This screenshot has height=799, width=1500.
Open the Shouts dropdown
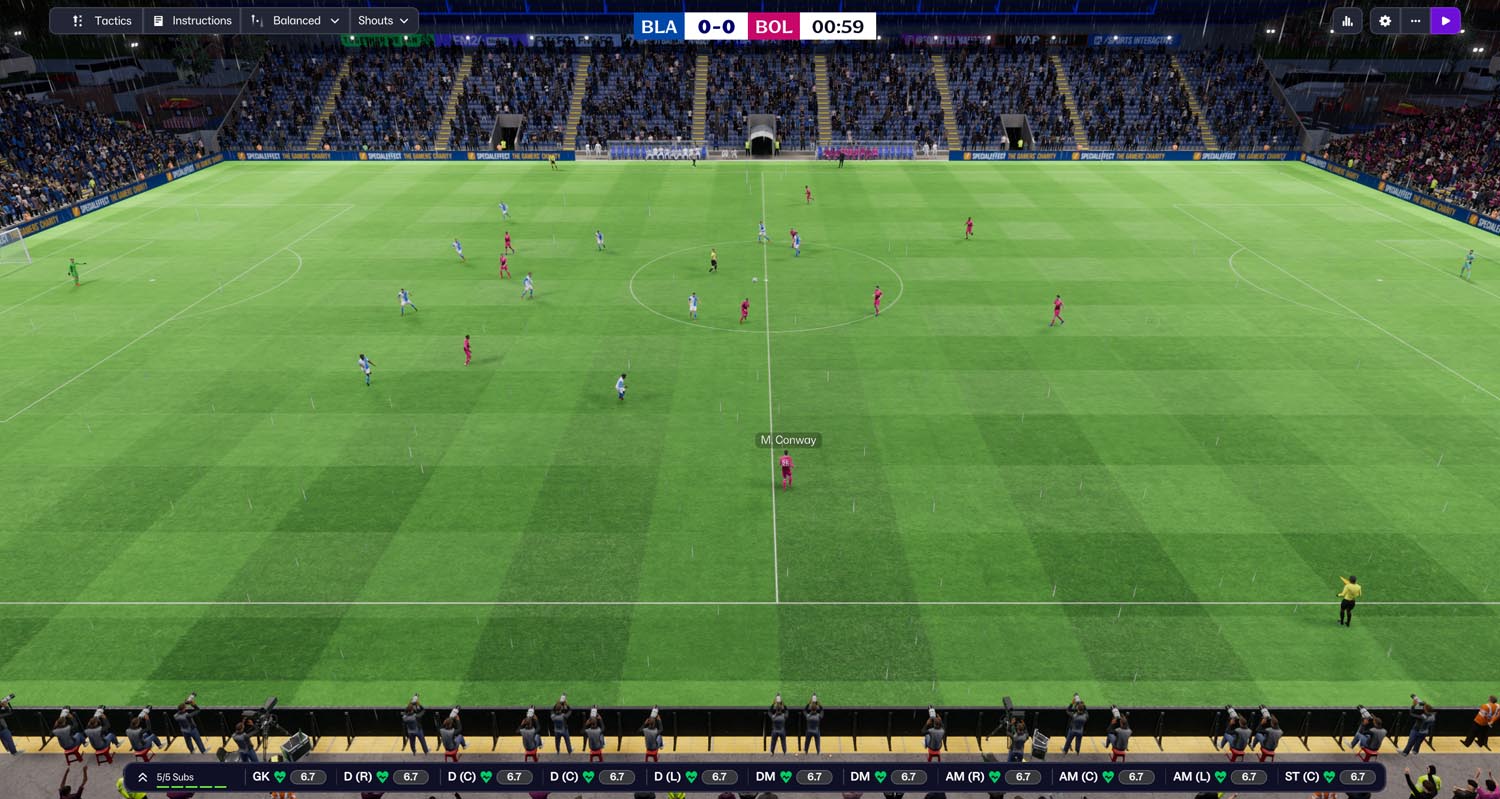[384, 21]
